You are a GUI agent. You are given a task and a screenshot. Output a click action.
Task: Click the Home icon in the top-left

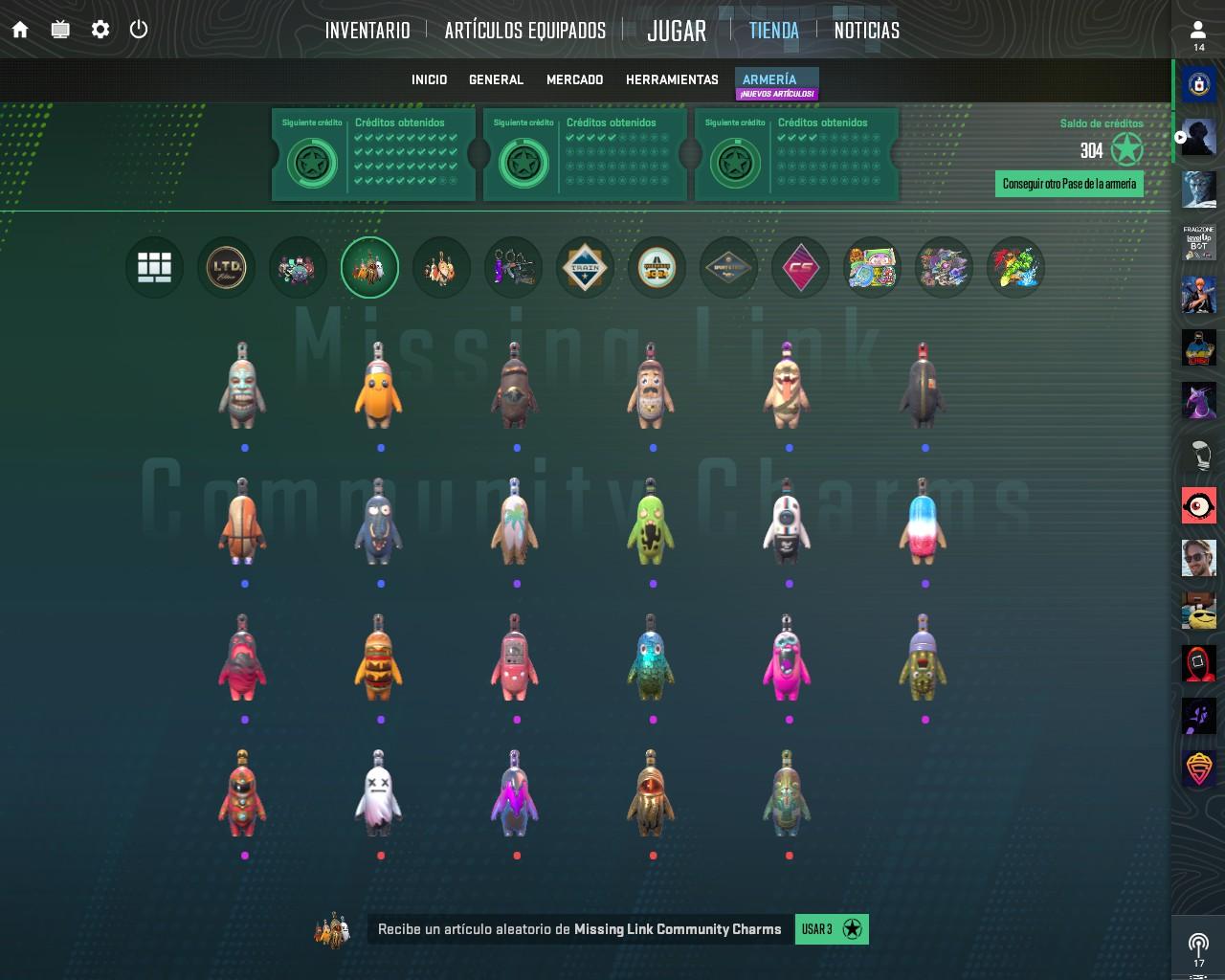[20, 30]
